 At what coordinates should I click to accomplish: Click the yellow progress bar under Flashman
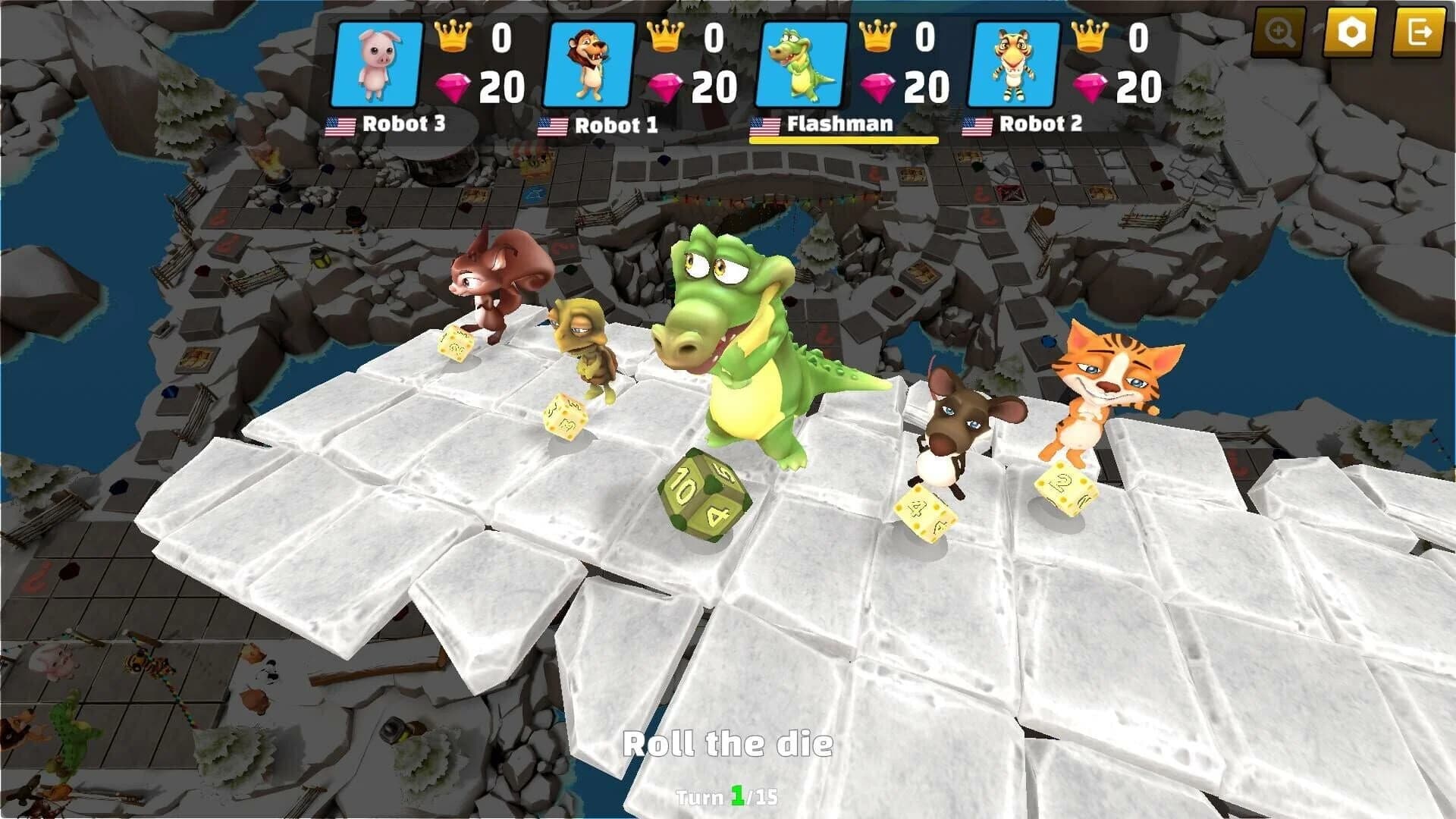coord(843,140)
